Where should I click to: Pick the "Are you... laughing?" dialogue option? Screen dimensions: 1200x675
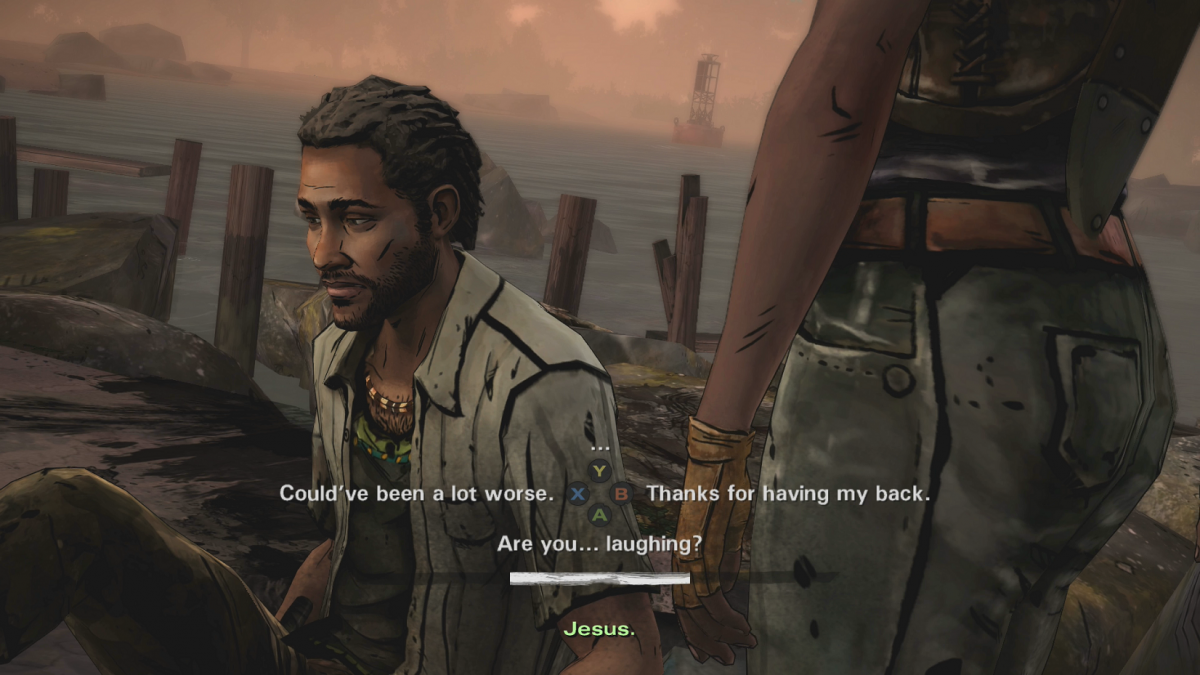(x=599, y=545)
